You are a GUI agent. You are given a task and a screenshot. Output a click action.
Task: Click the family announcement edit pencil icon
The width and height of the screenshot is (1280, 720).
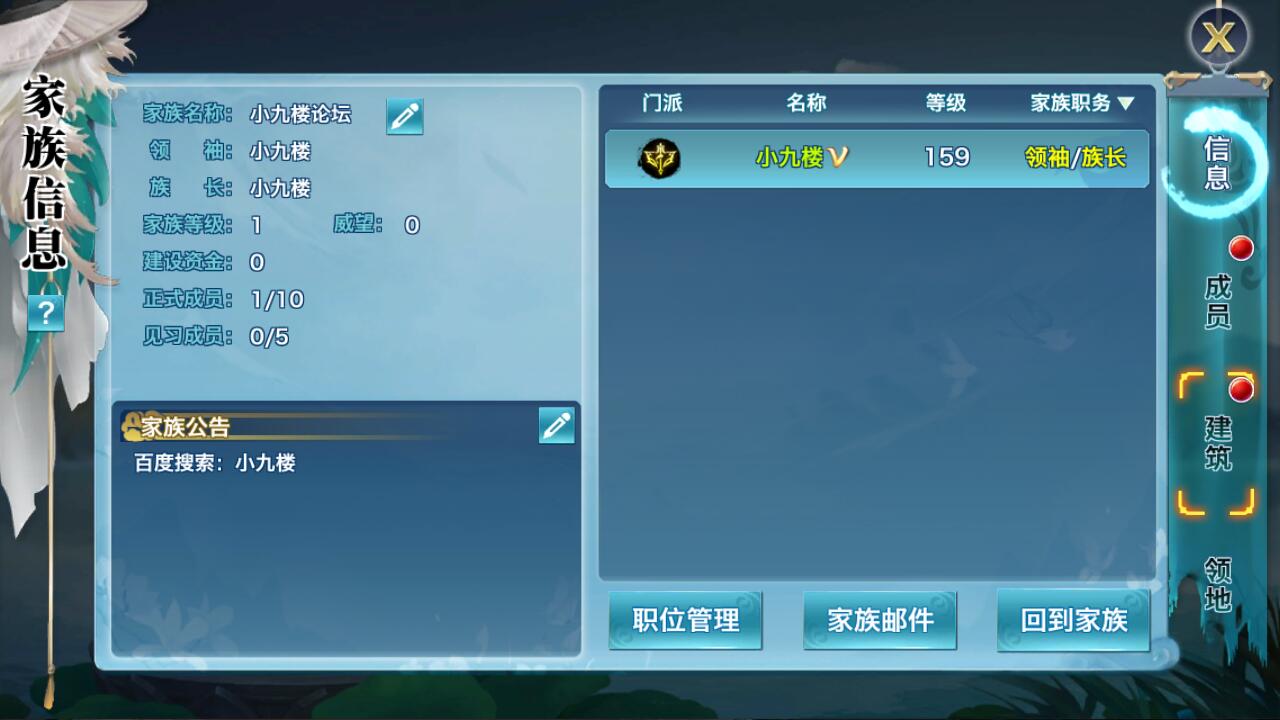(556, 426)
